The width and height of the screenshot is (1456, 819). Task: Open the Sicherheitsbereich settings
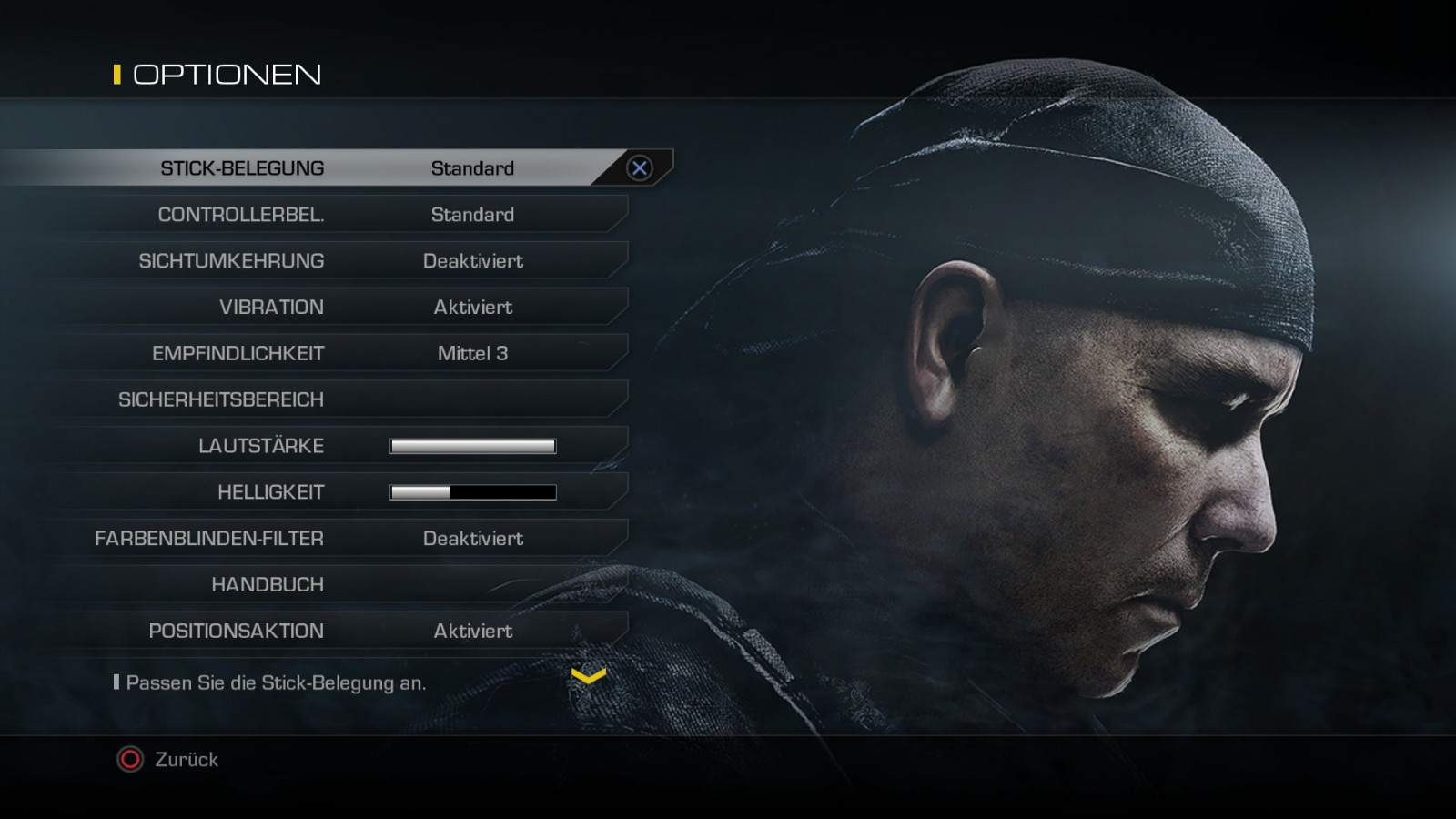(337, 400)
